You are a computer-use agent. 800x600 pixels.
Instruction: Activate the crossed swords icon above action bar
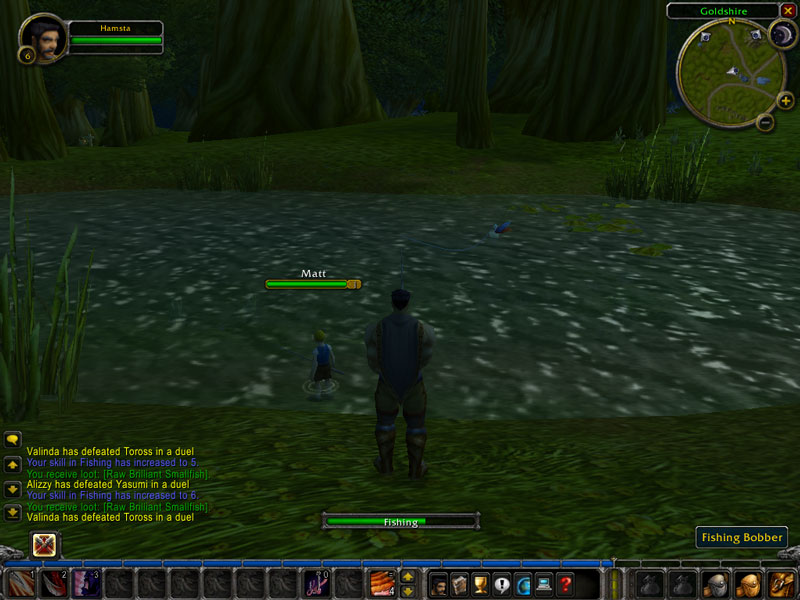pyautogui.click(x=44, y=545)
